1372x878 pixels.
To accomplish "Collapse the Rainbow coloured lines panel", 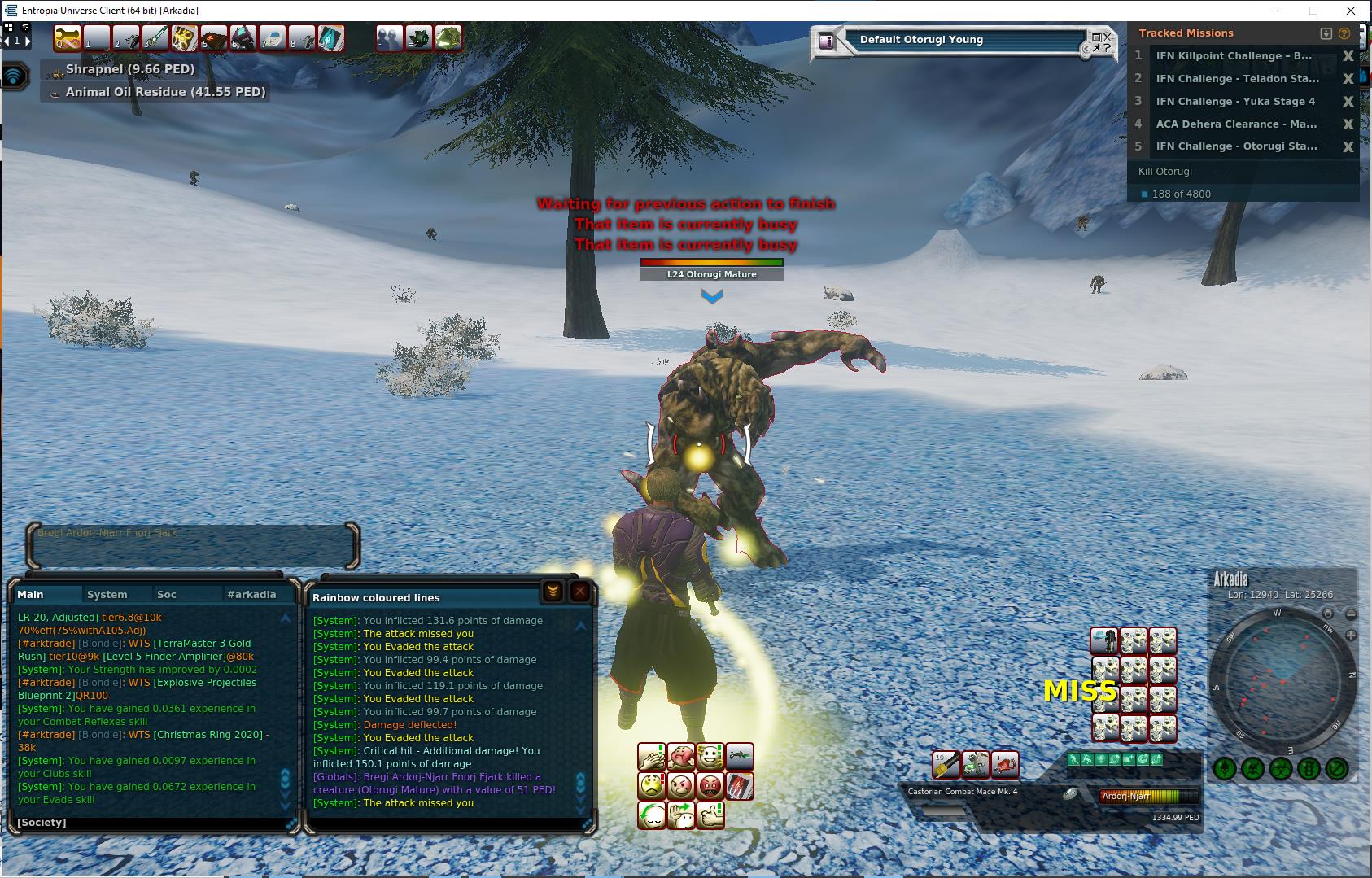I will pyautogui.click(x=553, y=592).
